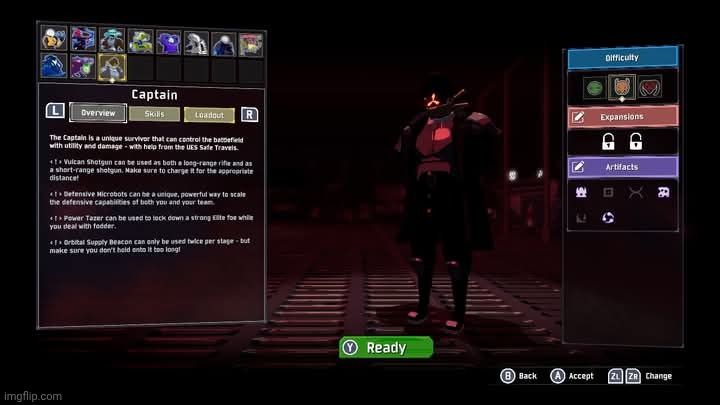Set difficulty to green Drizzle

[593, 88]
